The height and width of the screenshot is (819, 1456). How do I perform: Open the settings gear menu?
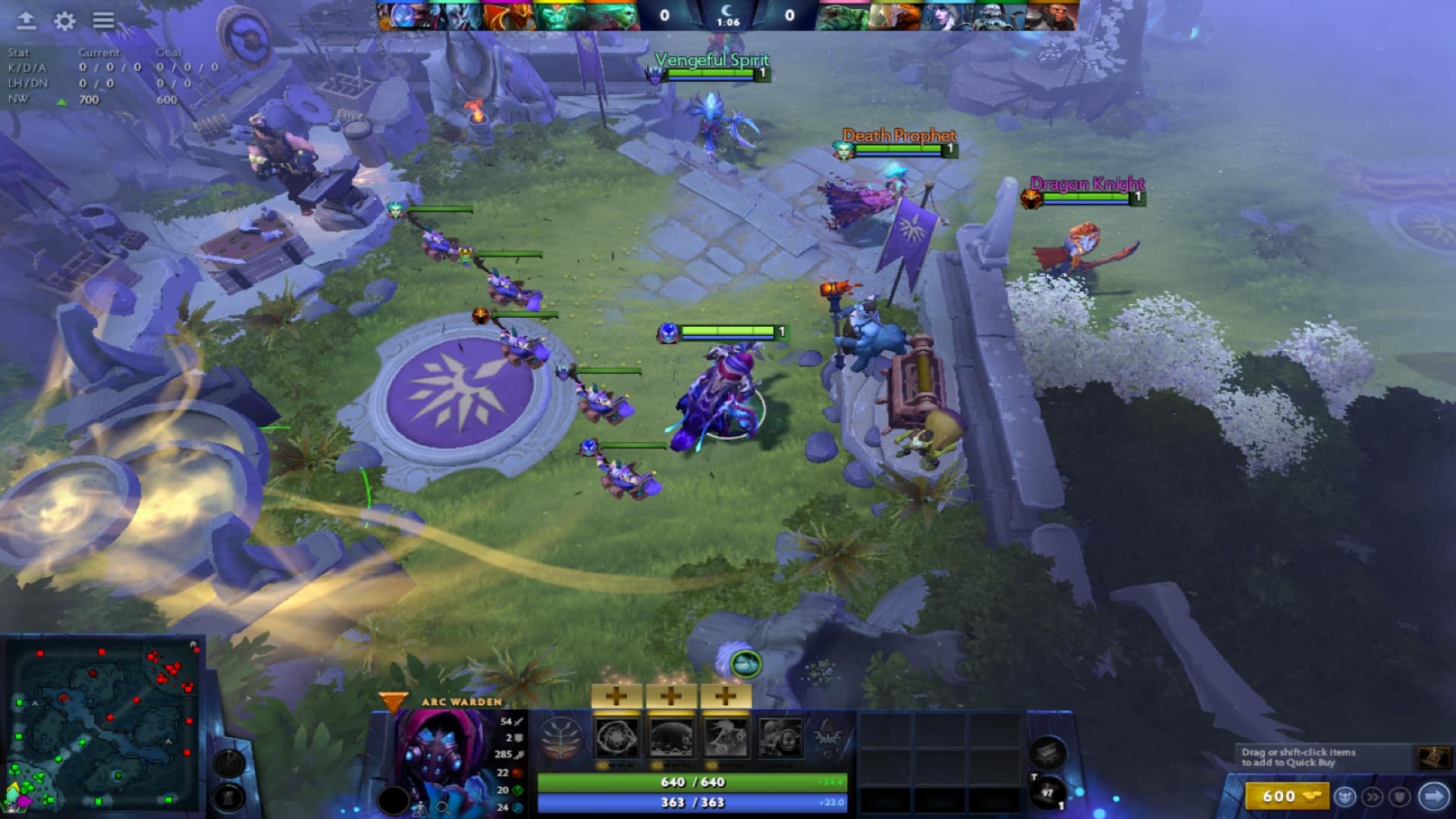click(64, 21)
